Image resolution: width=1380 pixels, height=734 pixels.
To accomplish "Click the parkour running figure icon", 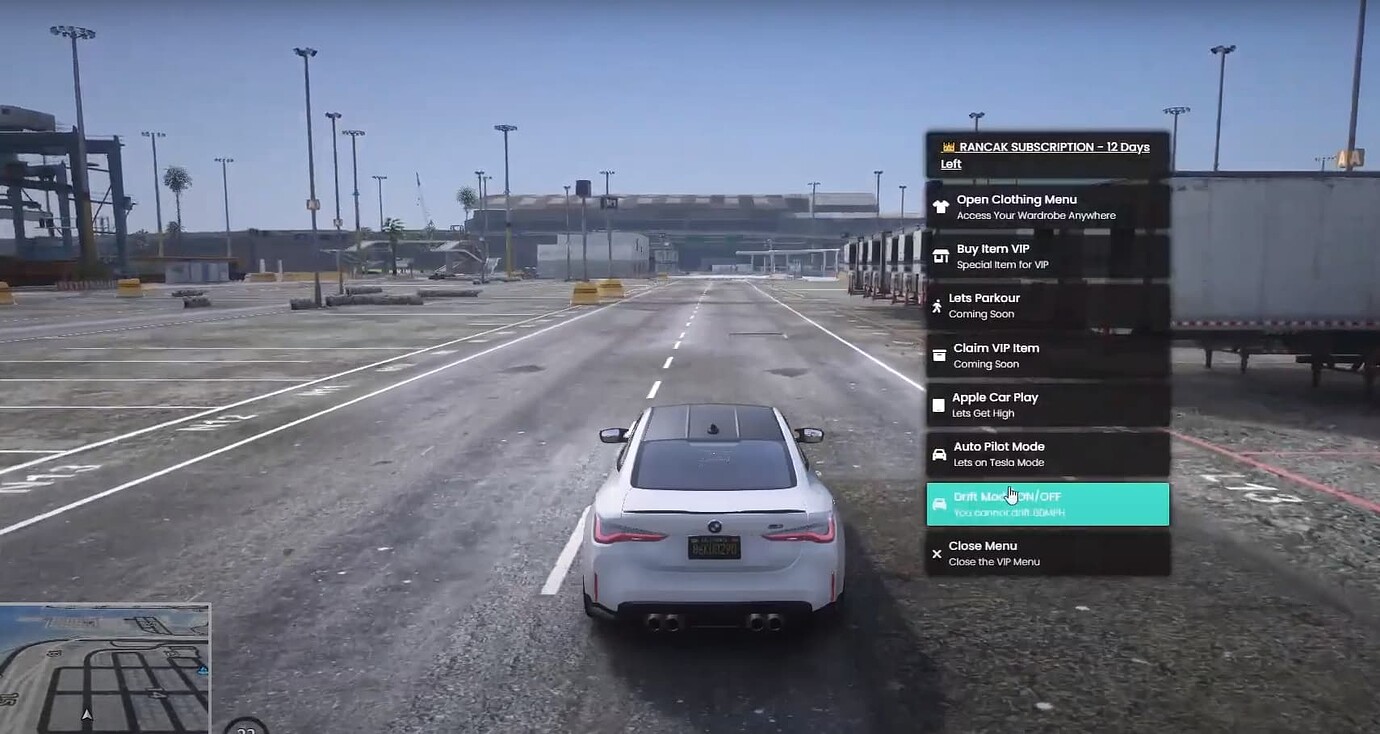I will [938, 303].
